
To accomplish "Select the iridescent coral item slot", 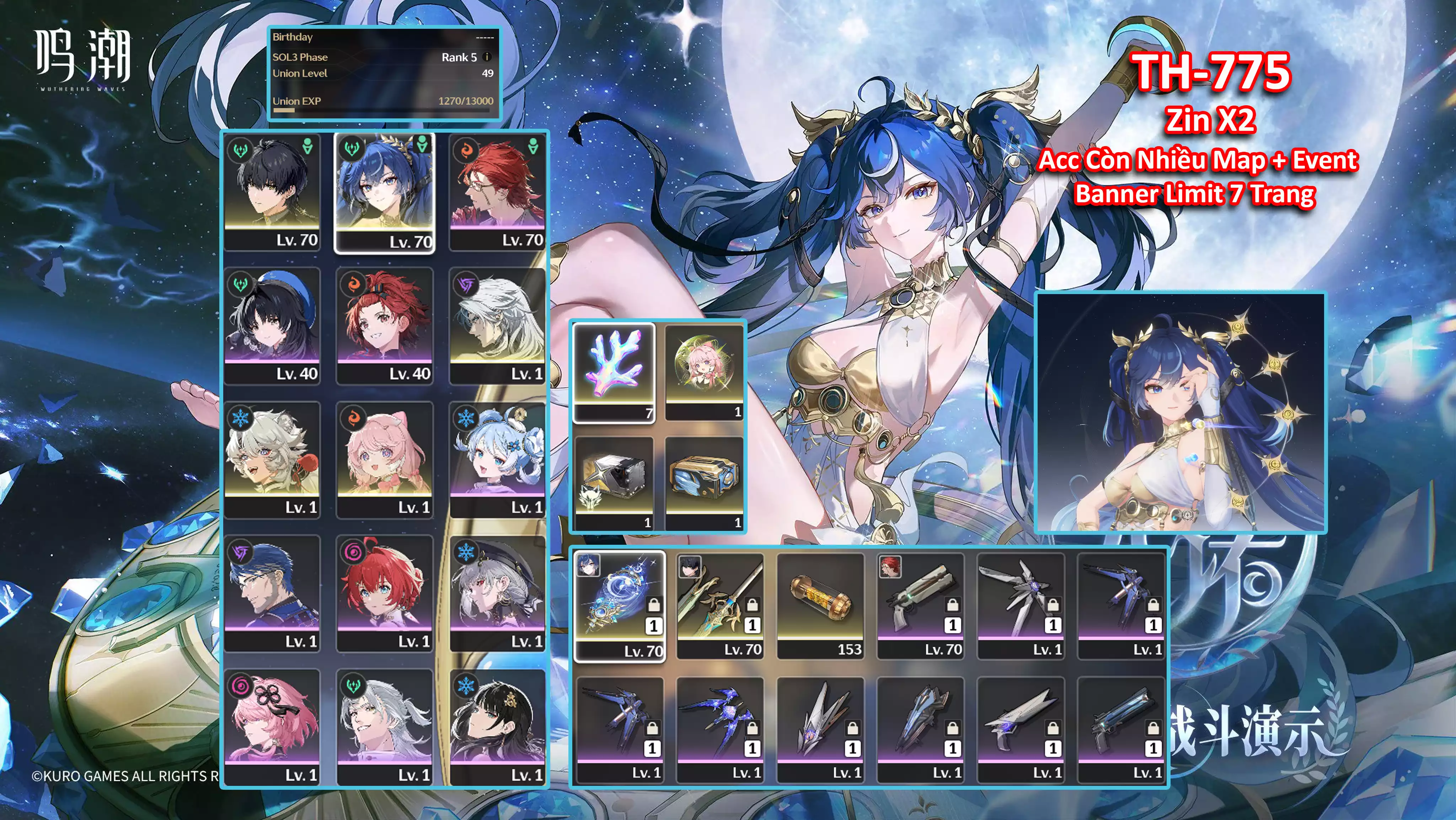I will (x=614, y=372).
